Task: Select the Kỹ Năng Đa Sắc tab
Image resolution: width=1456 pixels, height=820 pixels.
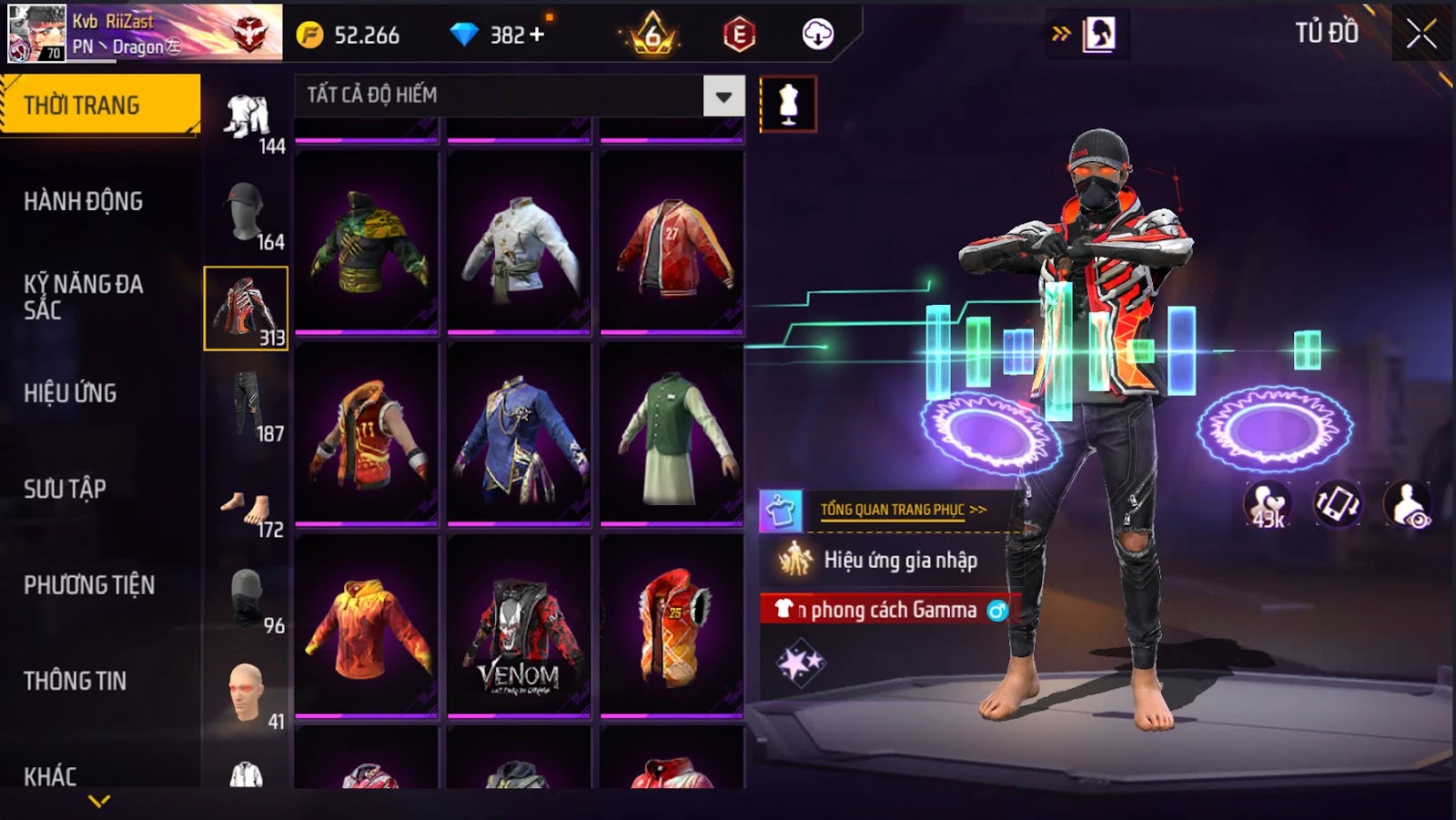Action: click(84, 297)
